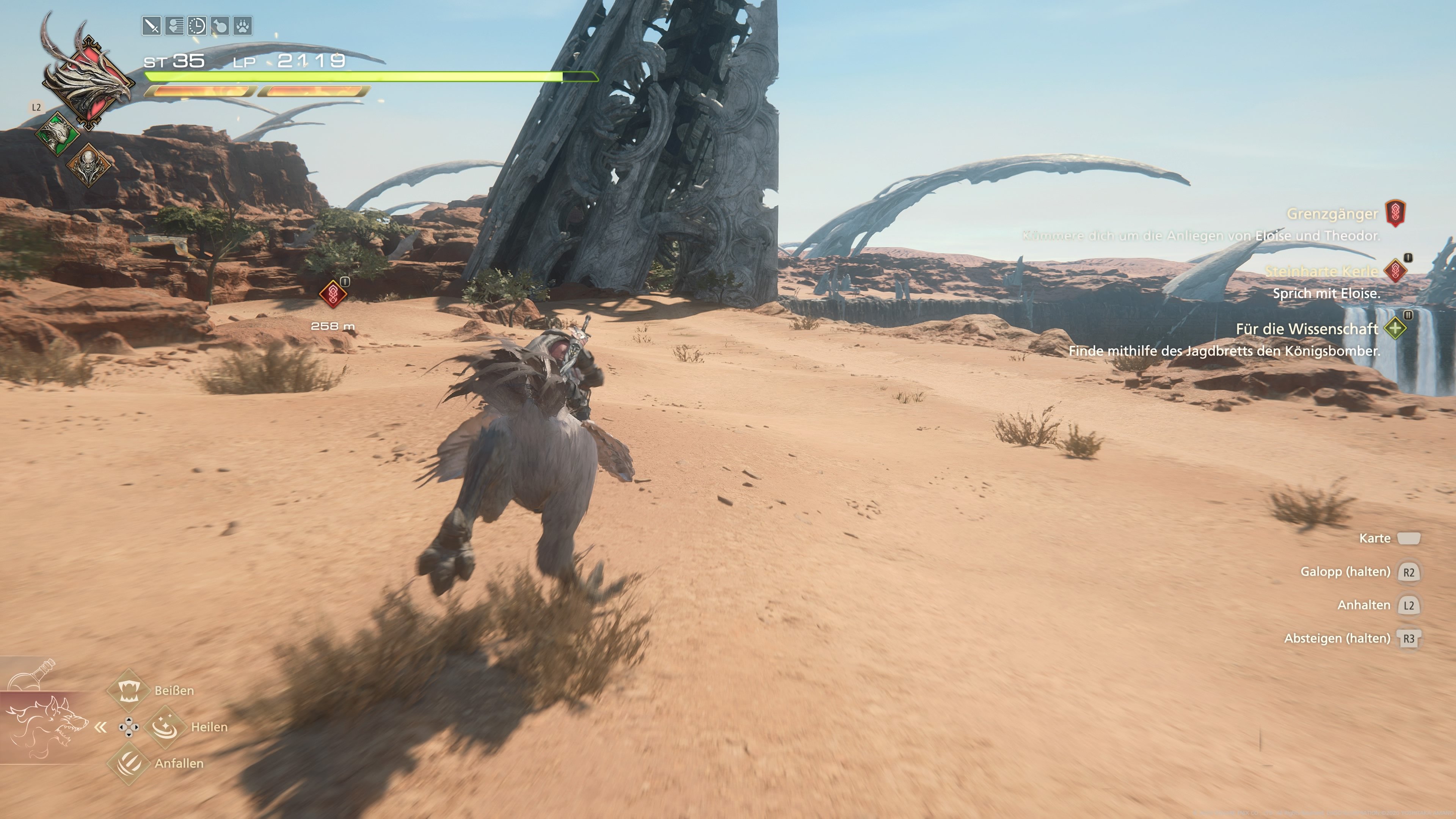Click the clock status icon
This screenshot has height=819, width=1456.
coord(197,26)
